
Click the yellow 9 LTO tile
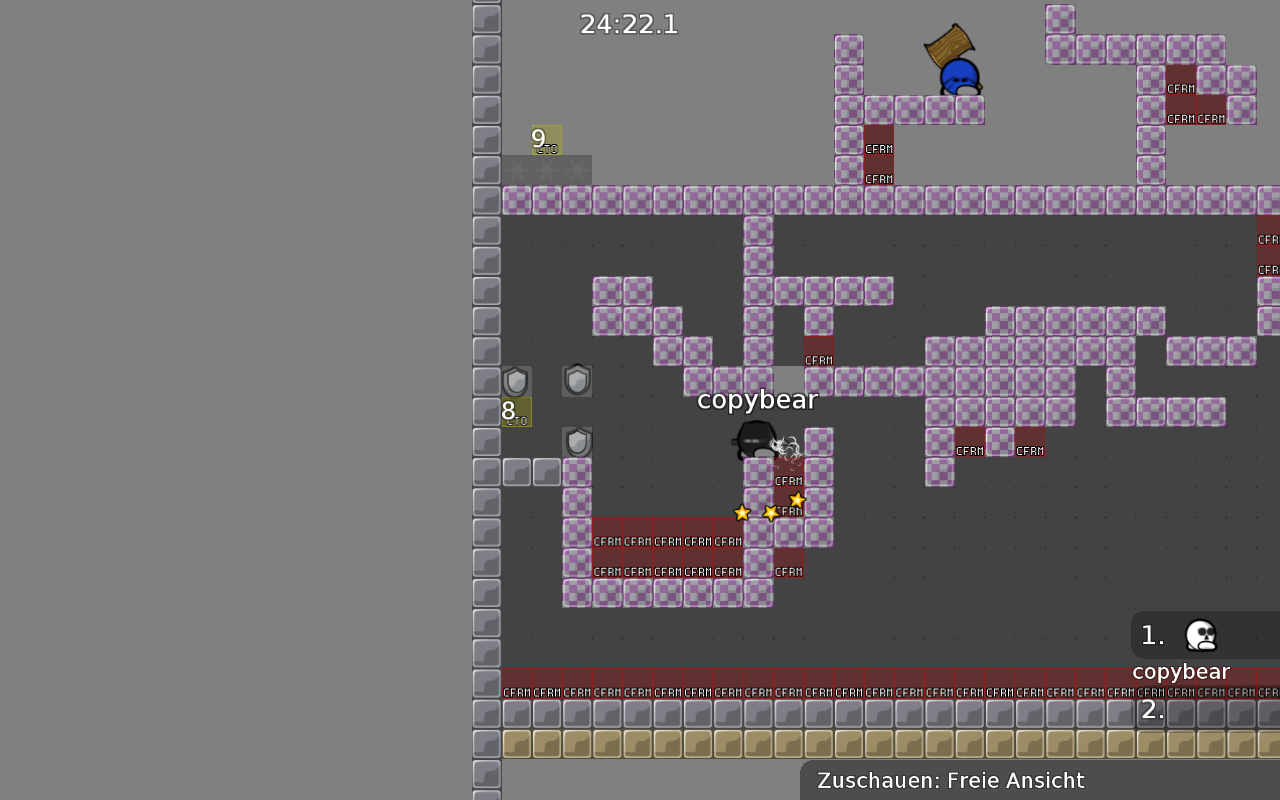[x=545, y=140]
